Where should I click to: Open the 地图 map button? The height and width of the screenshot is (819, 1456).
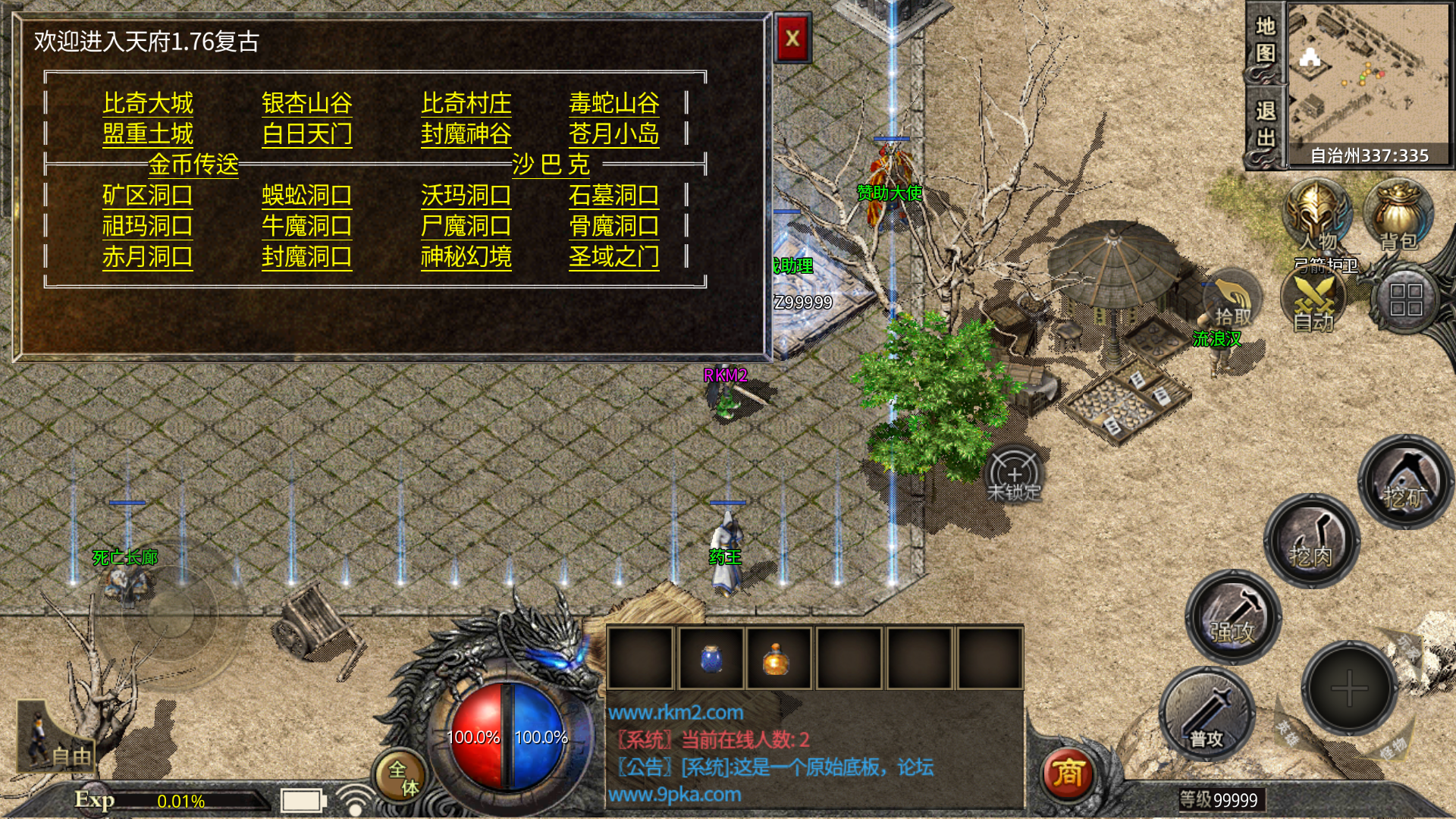(x=1265, y=40)
